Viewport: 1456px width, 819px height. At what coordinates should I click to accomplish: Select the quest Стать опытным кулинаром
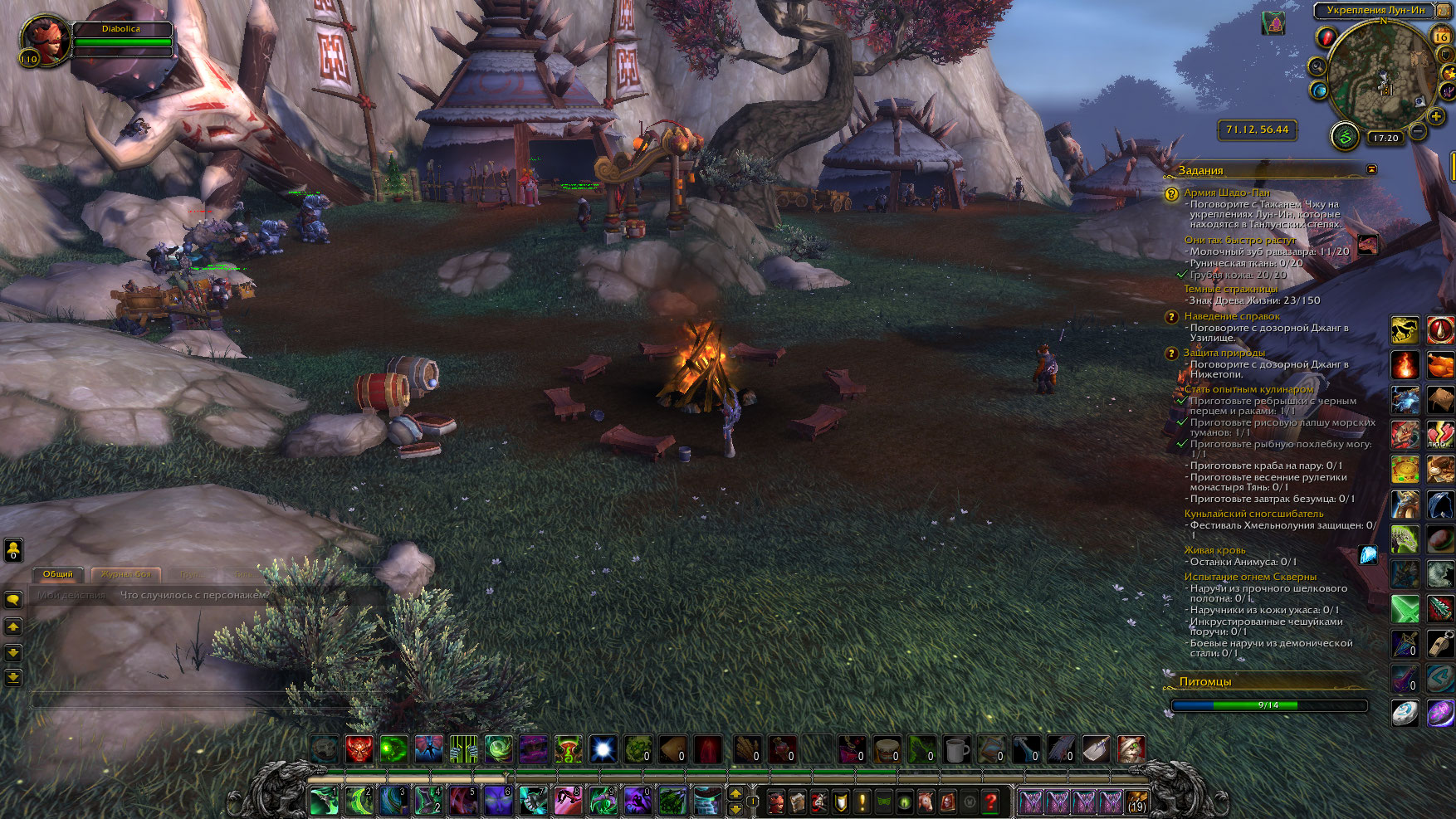[x=1248, y=389]
